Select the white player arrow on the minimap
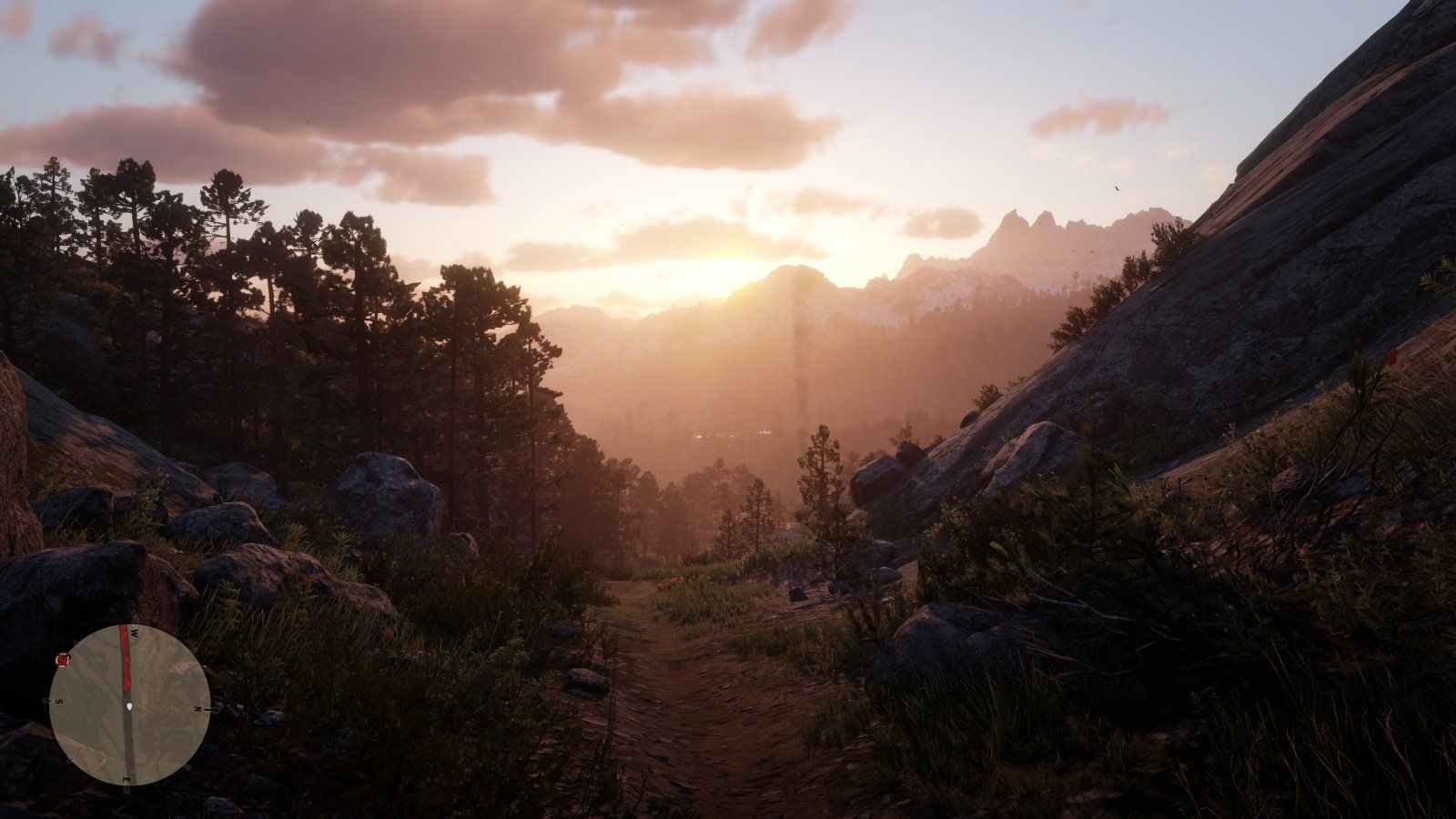Image resolution: width=1456 pixels, height=819 pixels. click(129, 706)
